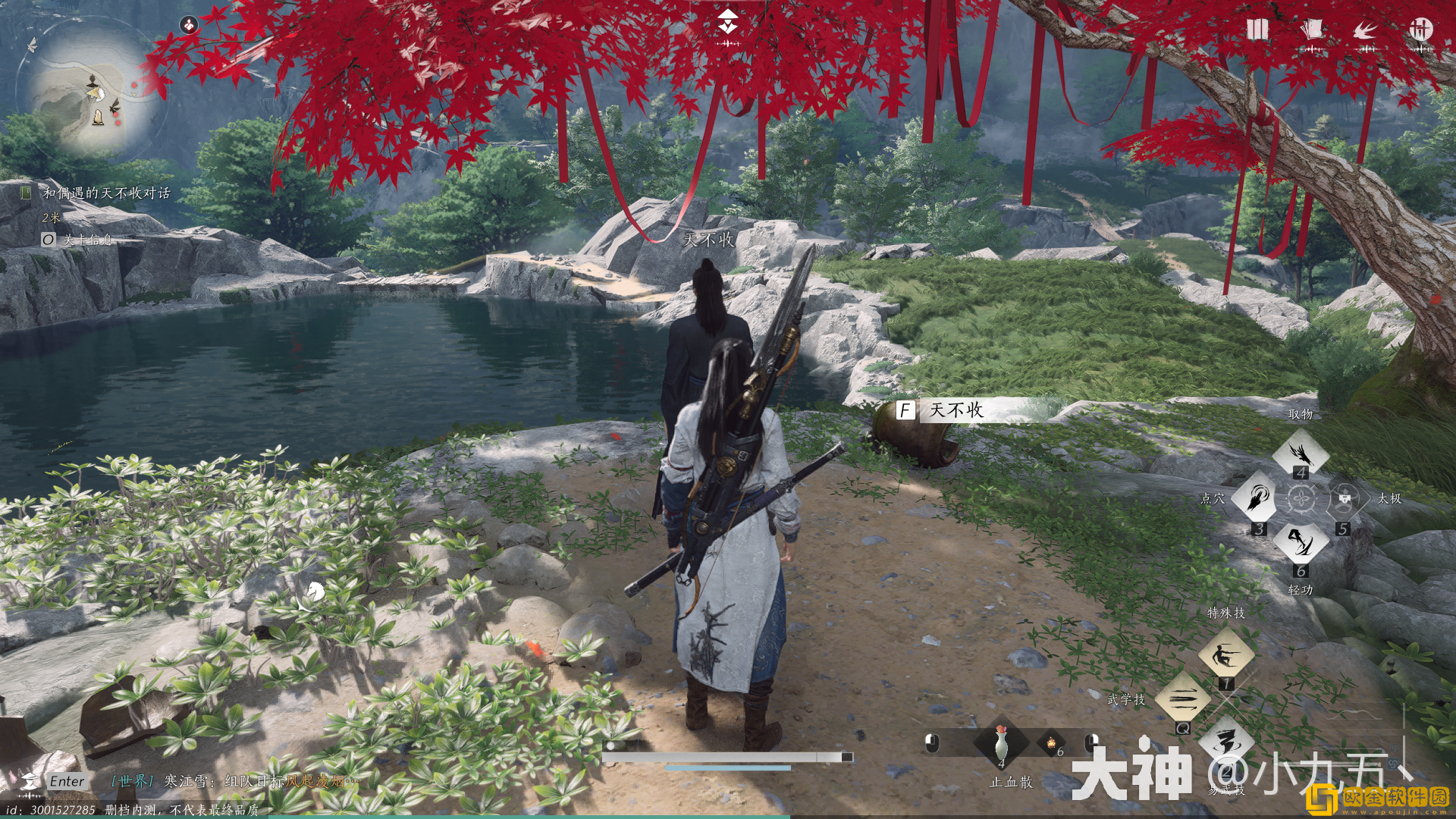Use the 易武技 weapon-swap skill
This screenshot has height=819, width=1456.
pyautogui.click(x=1225, y=743)
